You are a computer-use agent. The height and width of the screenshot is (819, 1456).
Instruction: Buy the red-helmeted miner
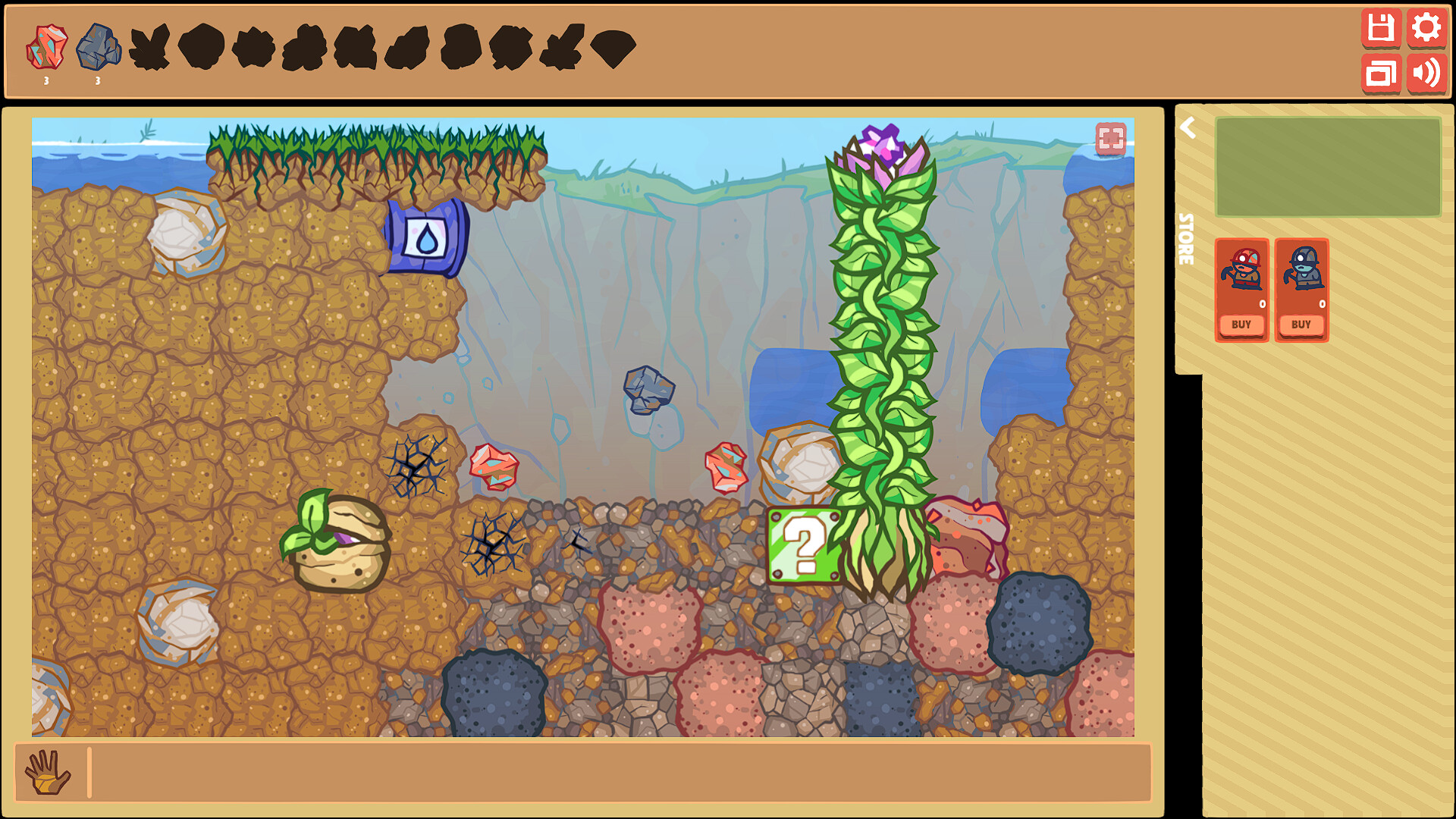(x=1241, y=325)
